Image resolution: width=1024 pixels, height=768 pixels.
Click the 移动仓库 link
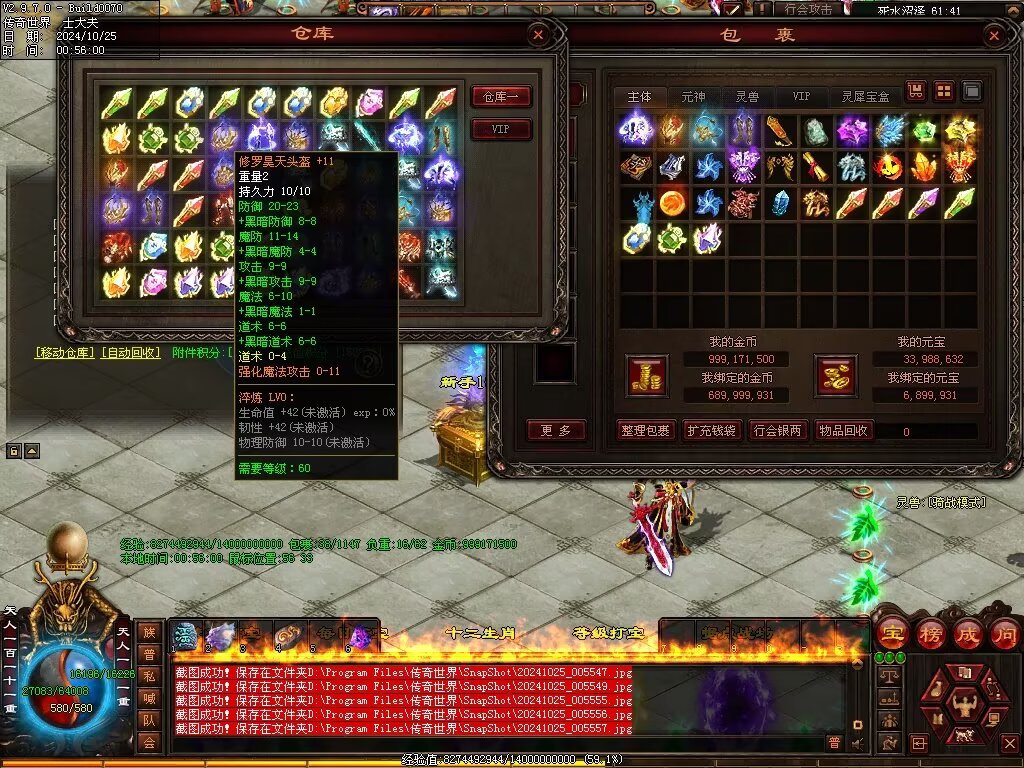65,352
